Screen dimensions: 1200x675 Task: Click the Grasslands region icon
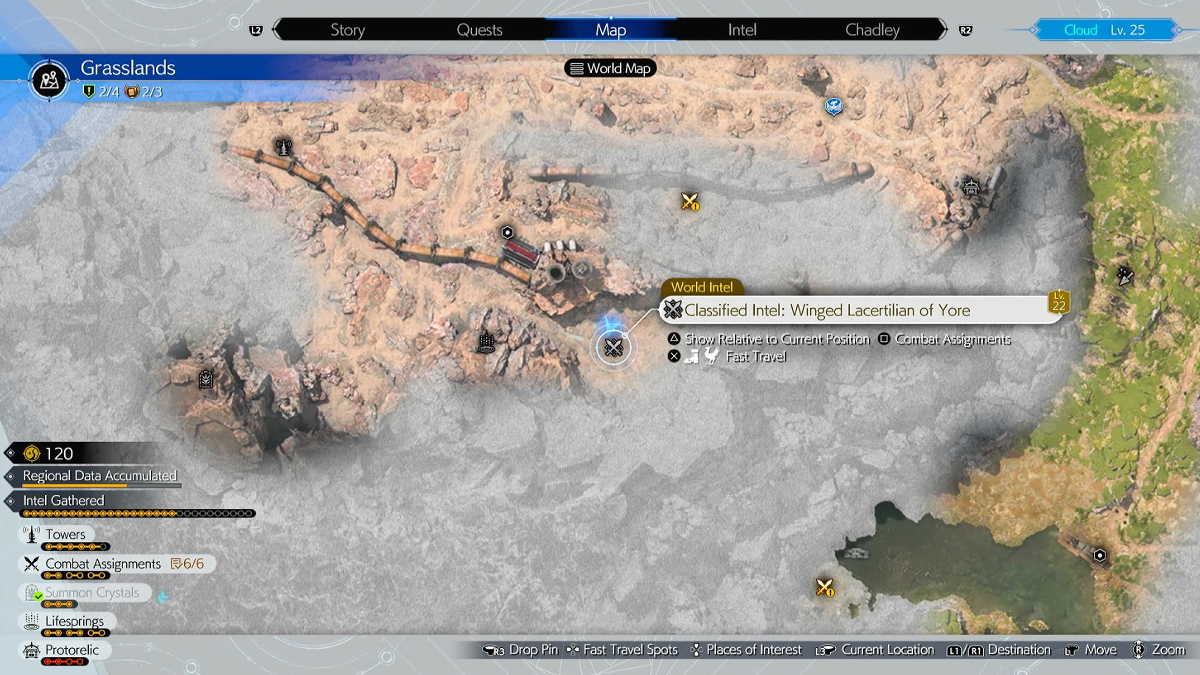point(47,77)
